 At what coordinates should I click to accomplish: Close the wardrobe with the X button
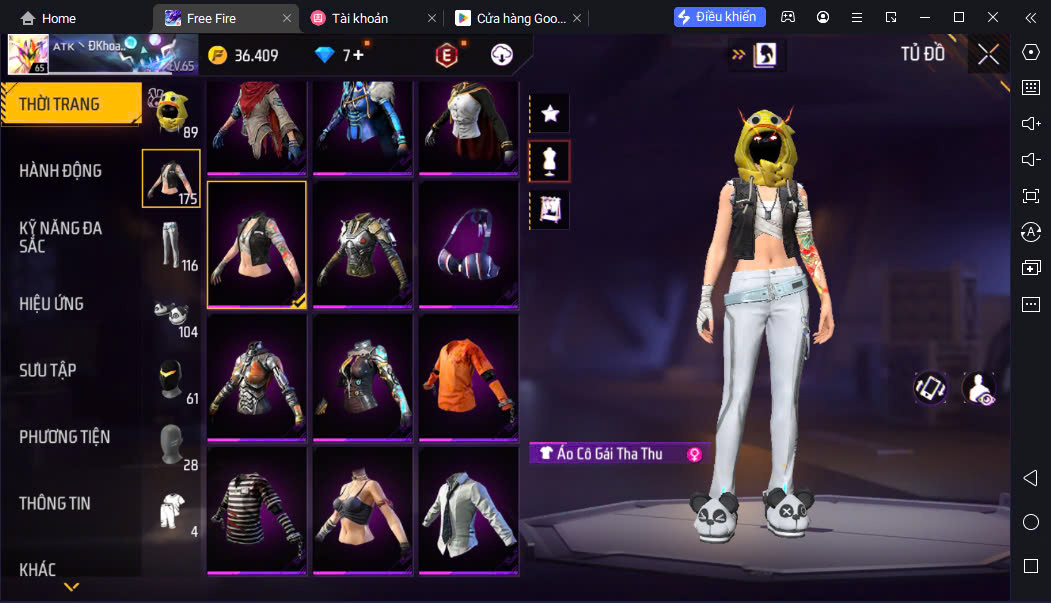[988, 55]
